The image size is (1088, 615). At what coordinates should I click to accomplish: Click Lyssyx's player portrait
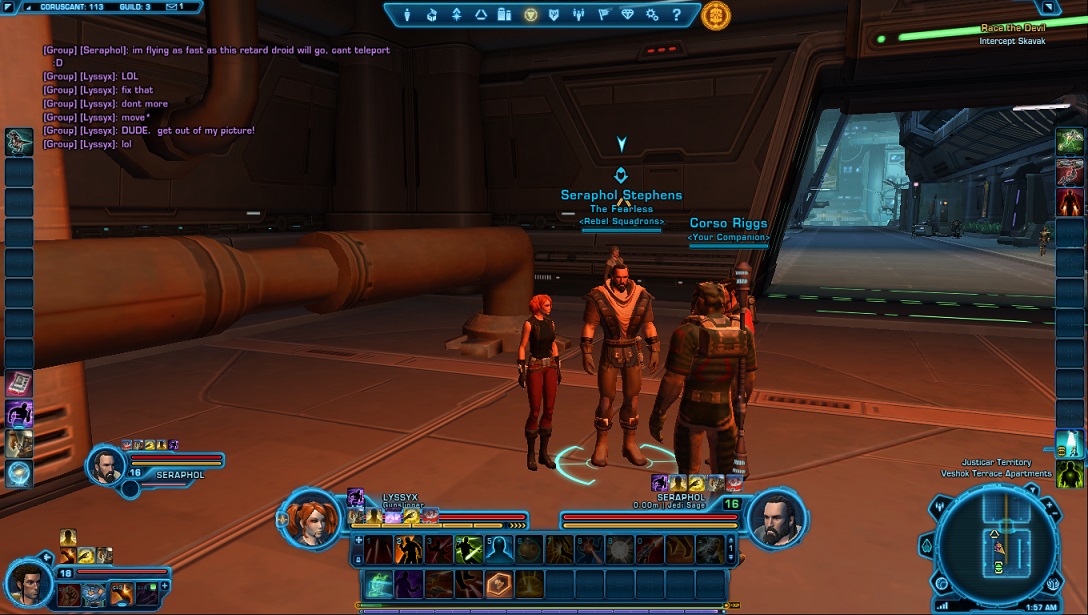pyautogui.click(x=306, y=518)
